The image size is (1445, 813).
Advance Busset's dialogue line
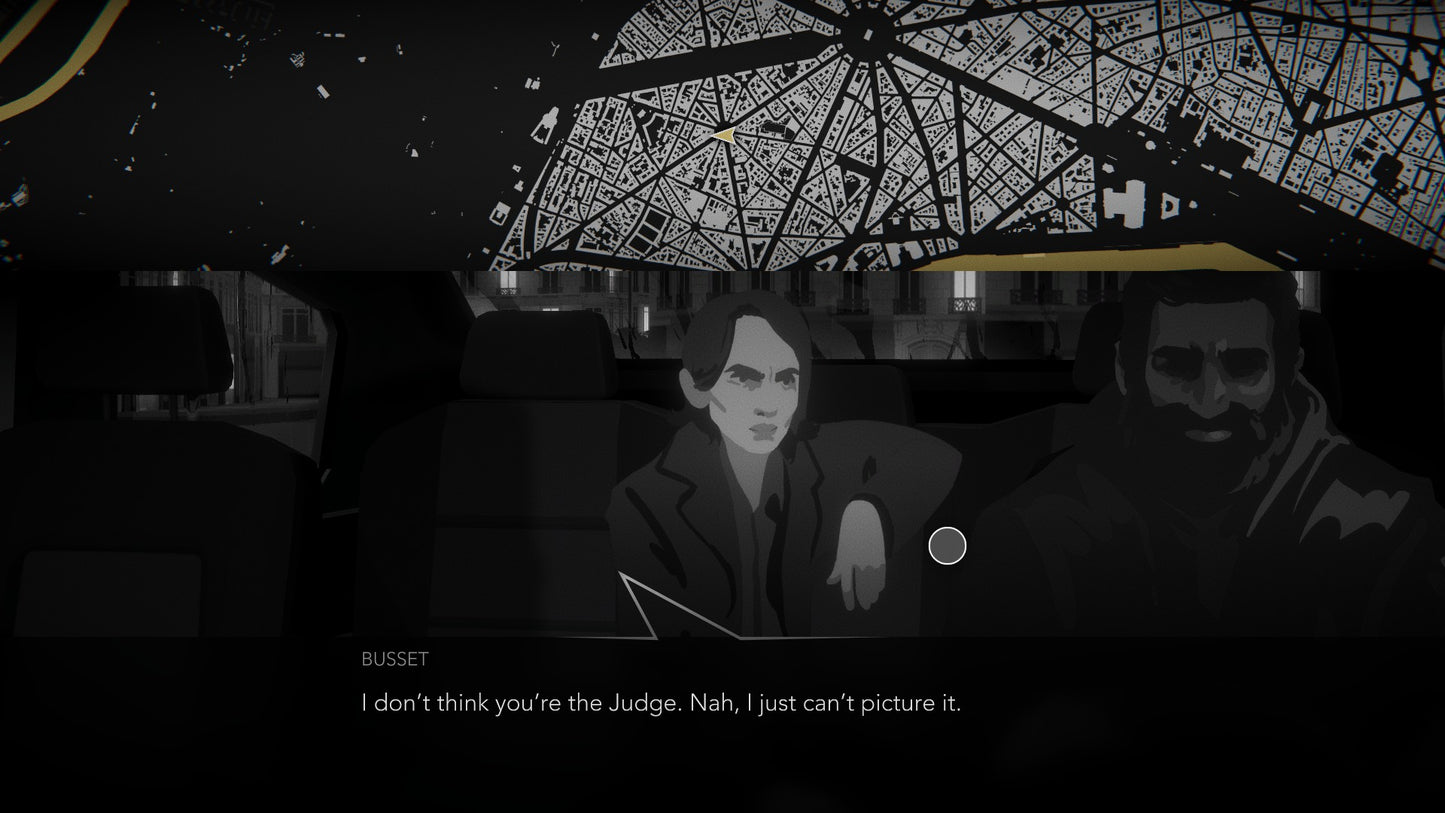[660, 703]
